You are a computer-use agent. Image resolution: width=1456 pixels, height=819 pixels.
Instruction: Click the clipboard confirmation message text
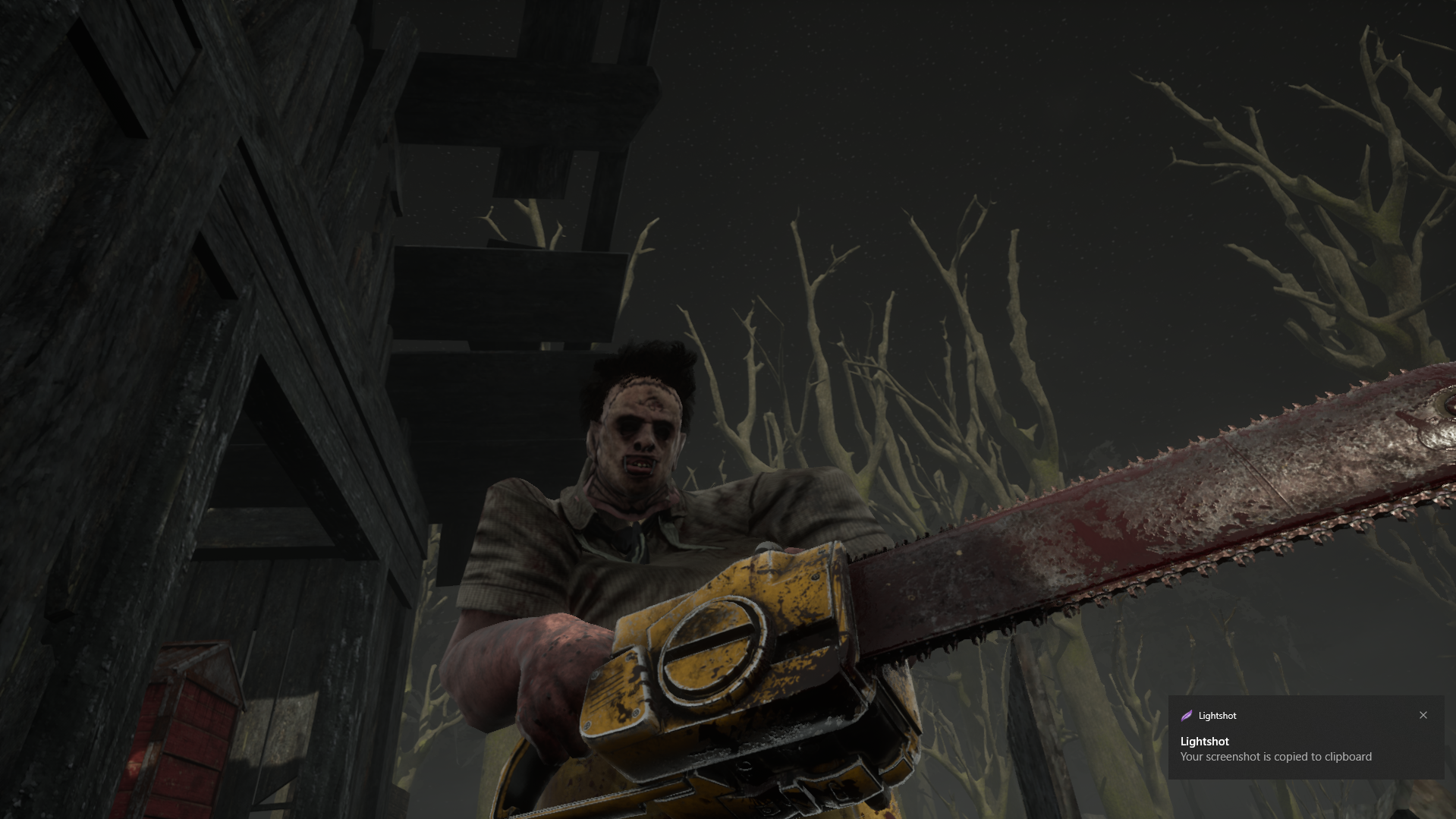click(1275, 756)
